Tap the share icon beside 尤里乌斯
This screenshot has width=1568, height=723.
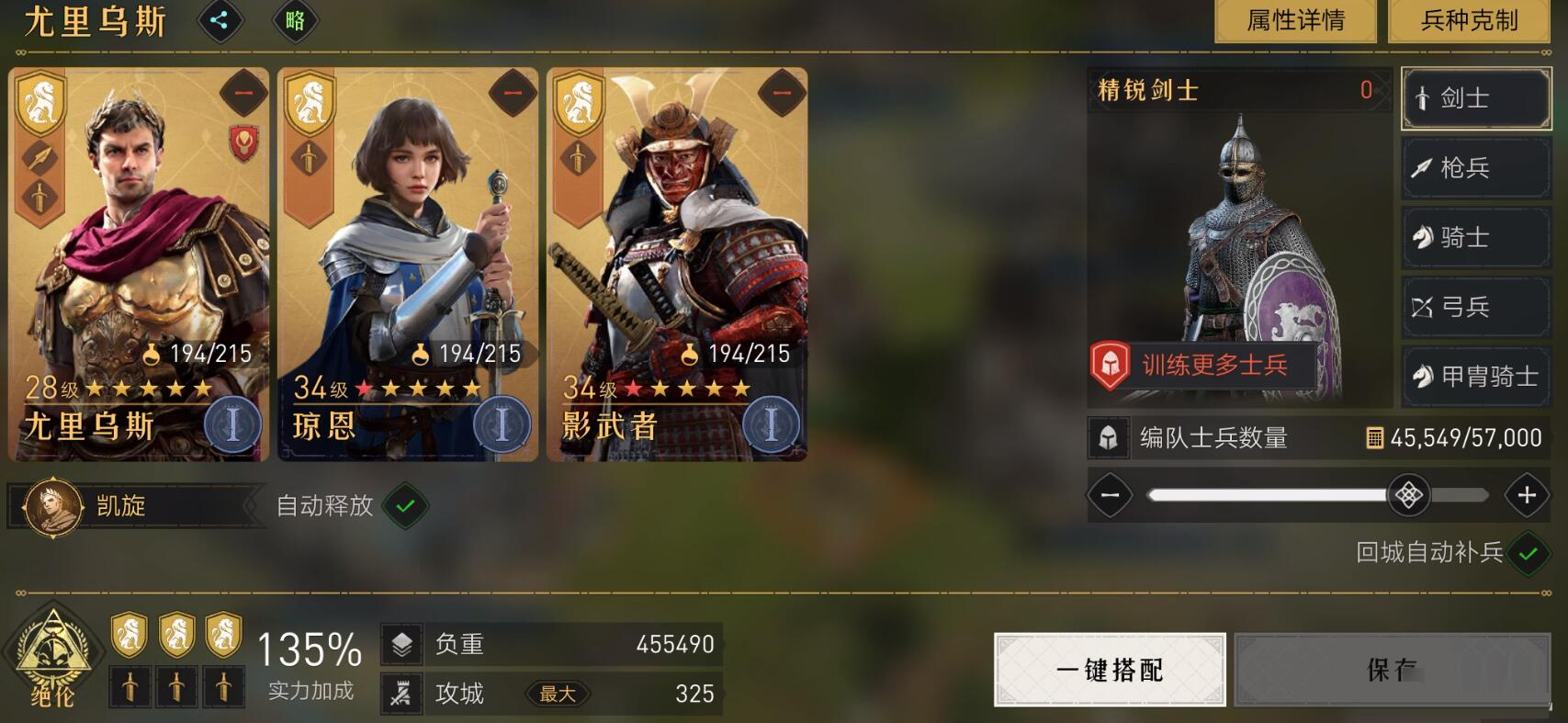click(x=220, y=20)
